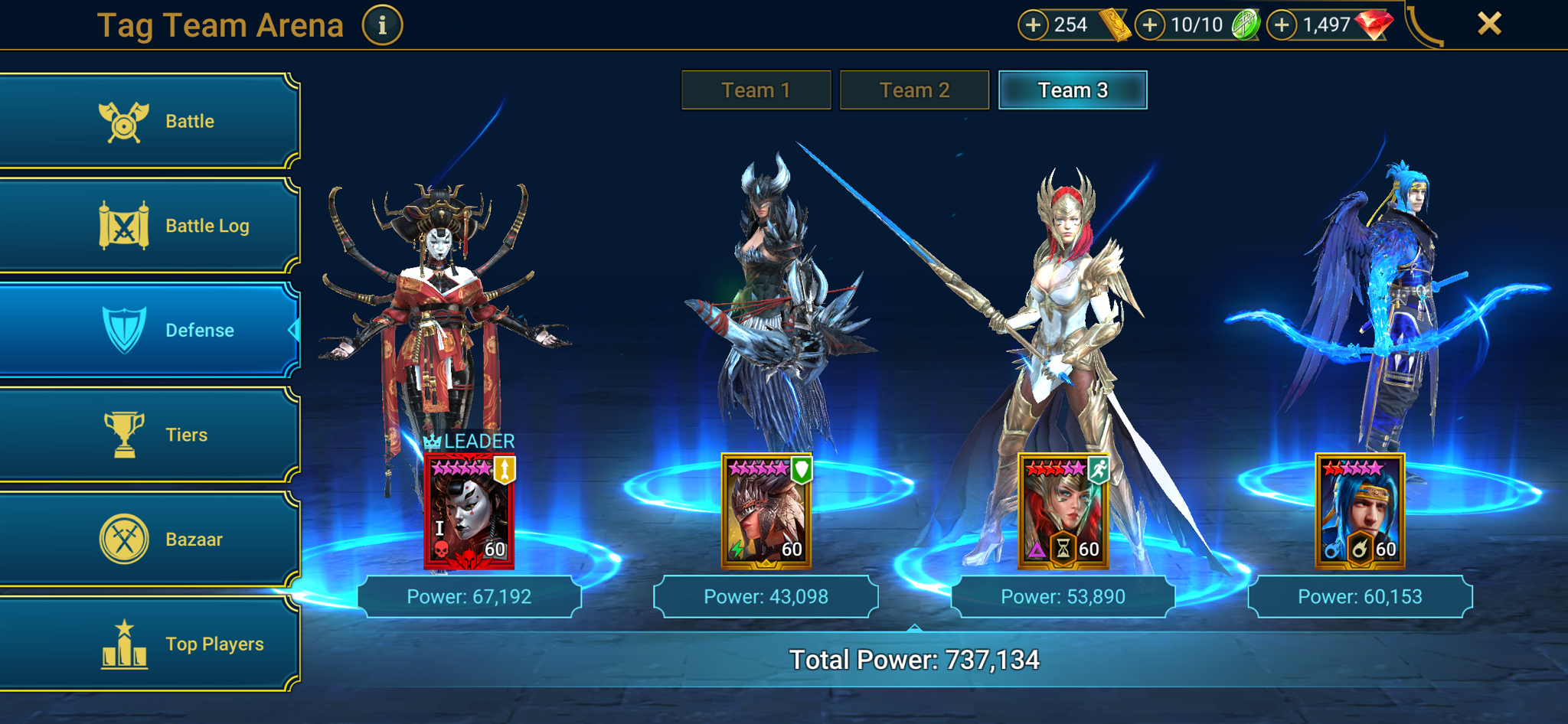
Task: Click the Power: 43,098 label
Action: click(x=766, y=596)
